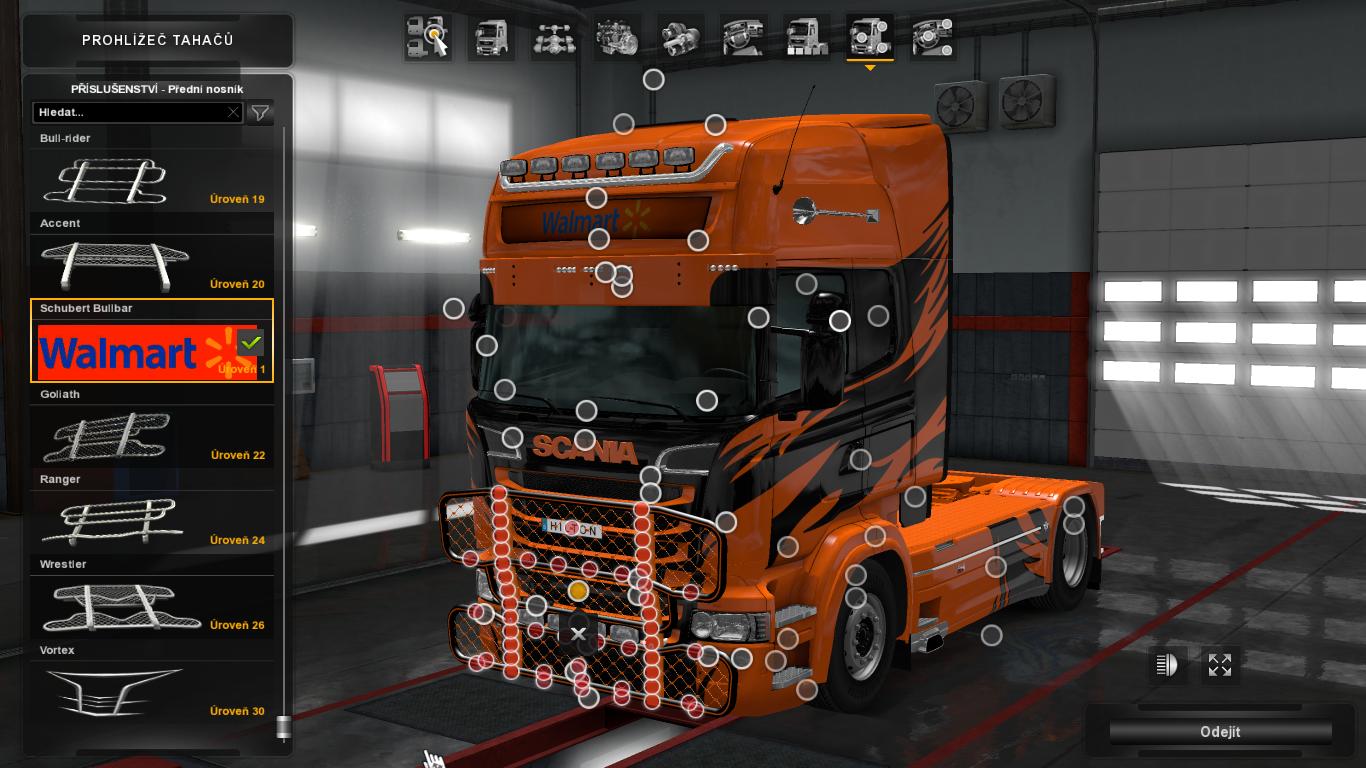This screenshot has width=1366, height=768.
Task: Open the accessory filter funnel button
Action: click(260, 113)
